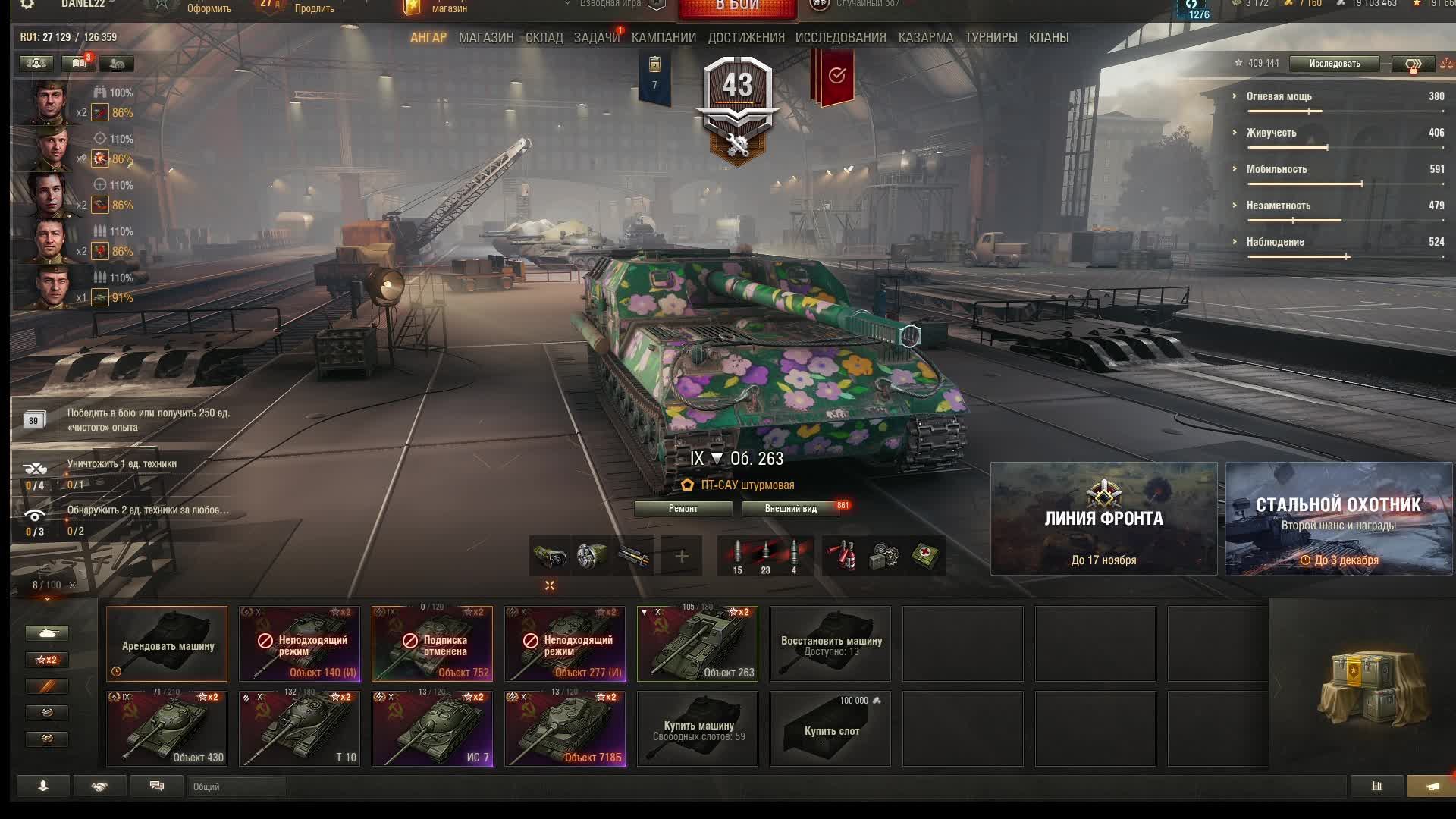Open Внешний вид appearance customization
This screenshot has width=1456, height=819.
coord(791,509)
